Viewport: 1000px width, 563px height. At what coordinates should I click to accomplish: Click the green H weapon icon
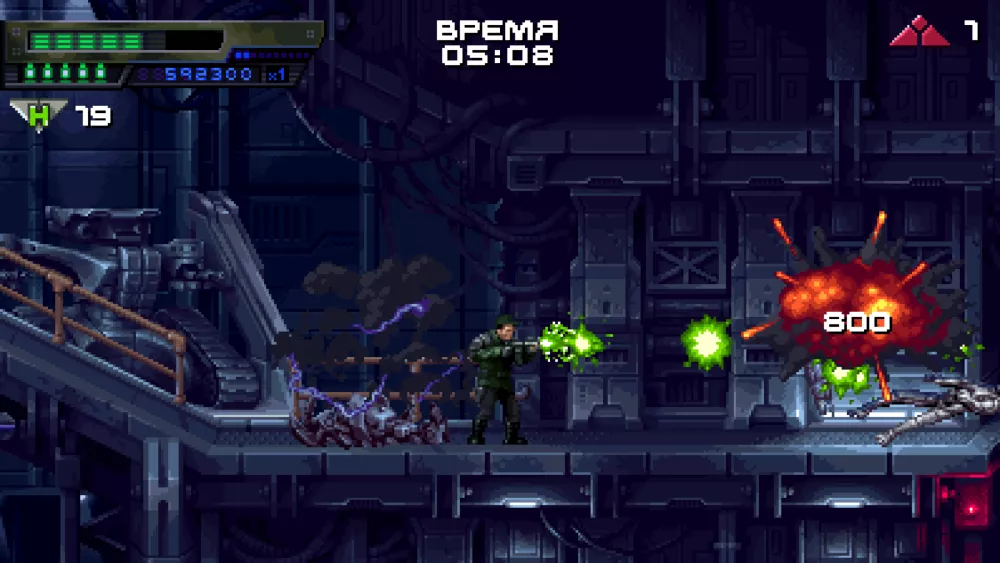[x=39, y=116]
